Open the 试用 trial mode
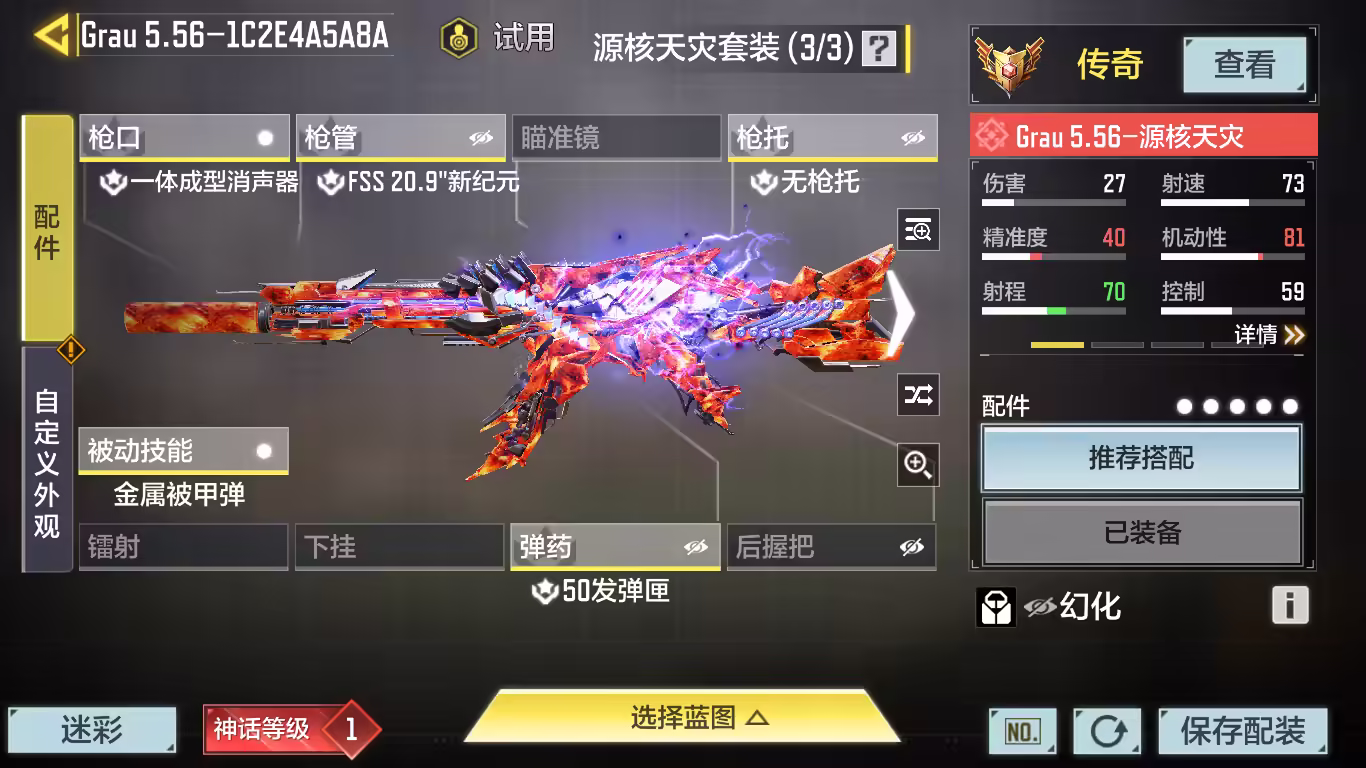The height and width of the screenshot is (768, 1366). point(498,38)
